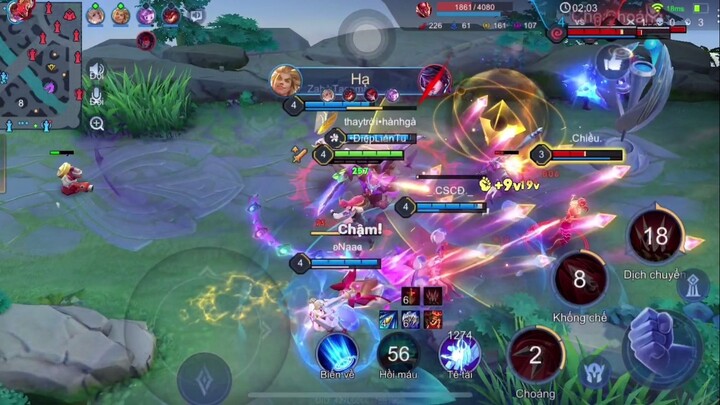Toggle the speaker sound button
Screen dimensions: 720x405
tap(97, 71)
